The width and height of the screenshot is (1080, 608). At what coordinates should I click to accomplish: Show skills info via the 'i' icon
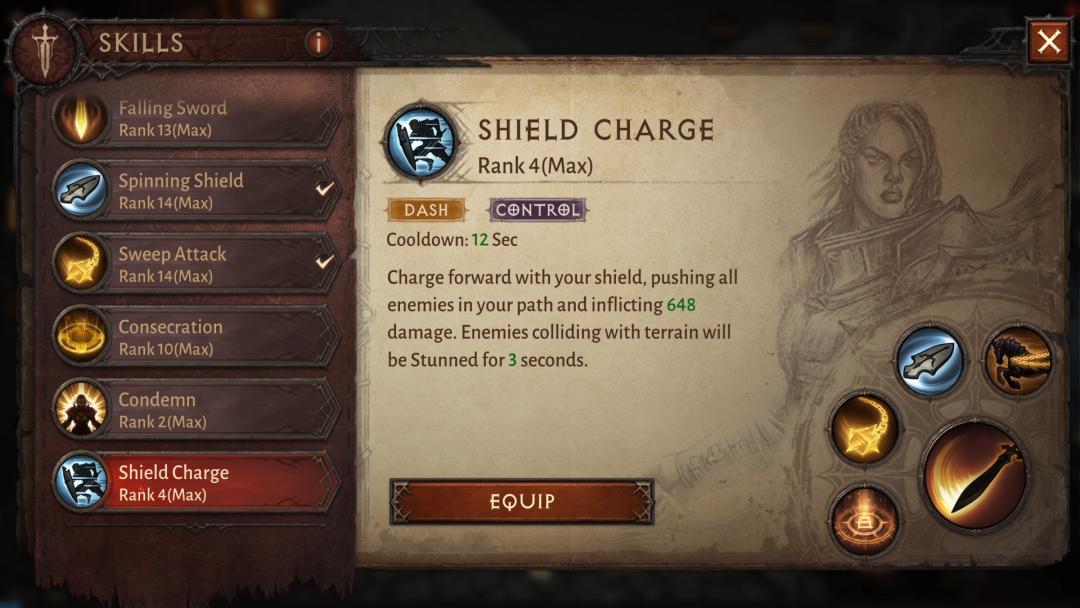pos(318,42)
